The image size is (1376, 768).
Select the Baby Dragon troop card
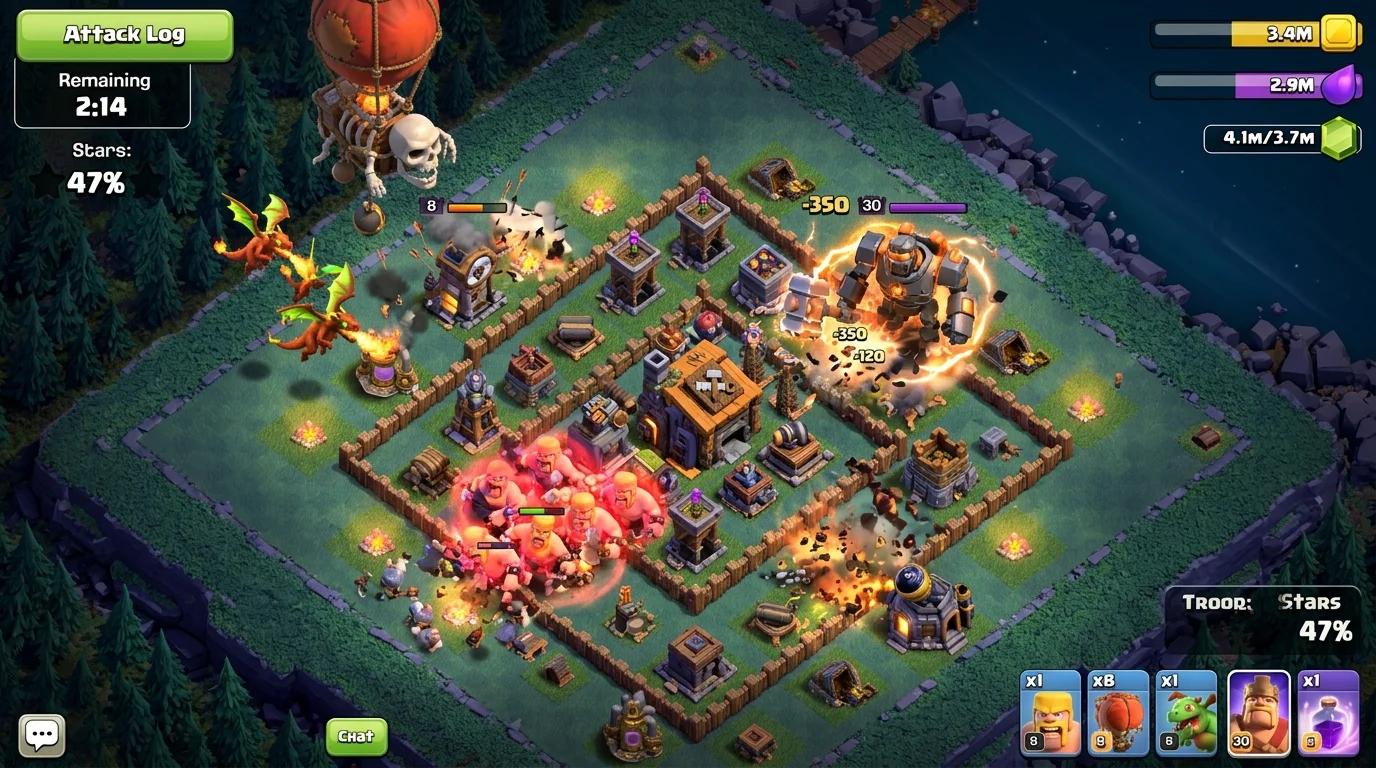pyautogui.click(x=1187, y=712)
